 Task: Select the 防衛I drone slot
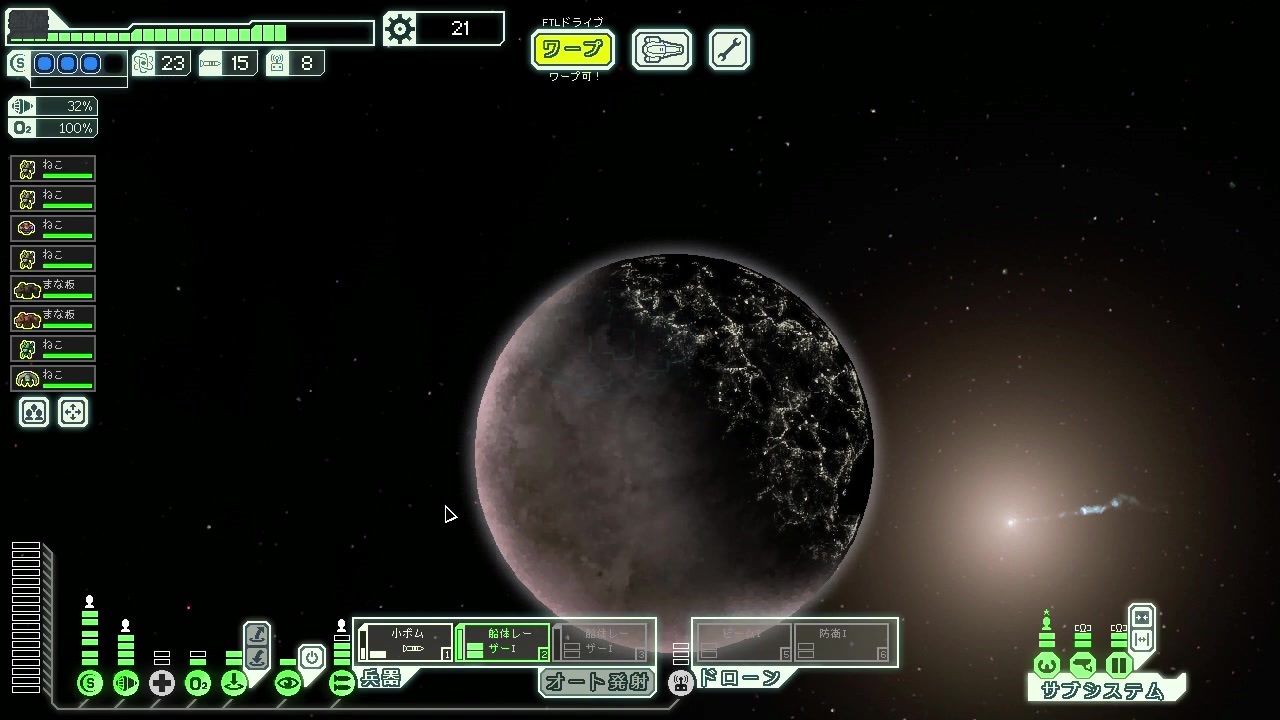(841, 642)
